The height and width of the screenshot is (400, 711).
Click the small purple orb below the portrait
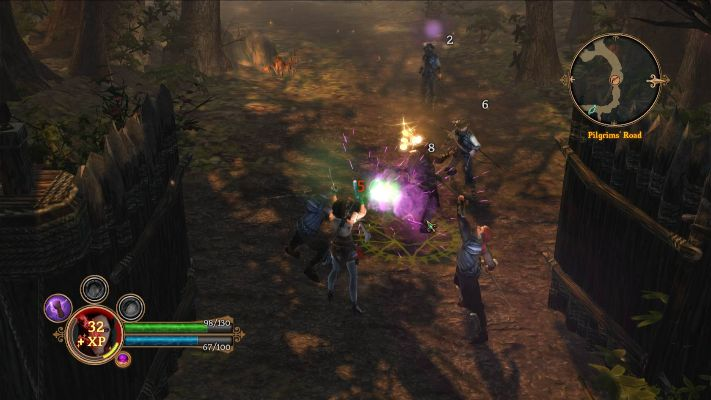pos(123,359)
